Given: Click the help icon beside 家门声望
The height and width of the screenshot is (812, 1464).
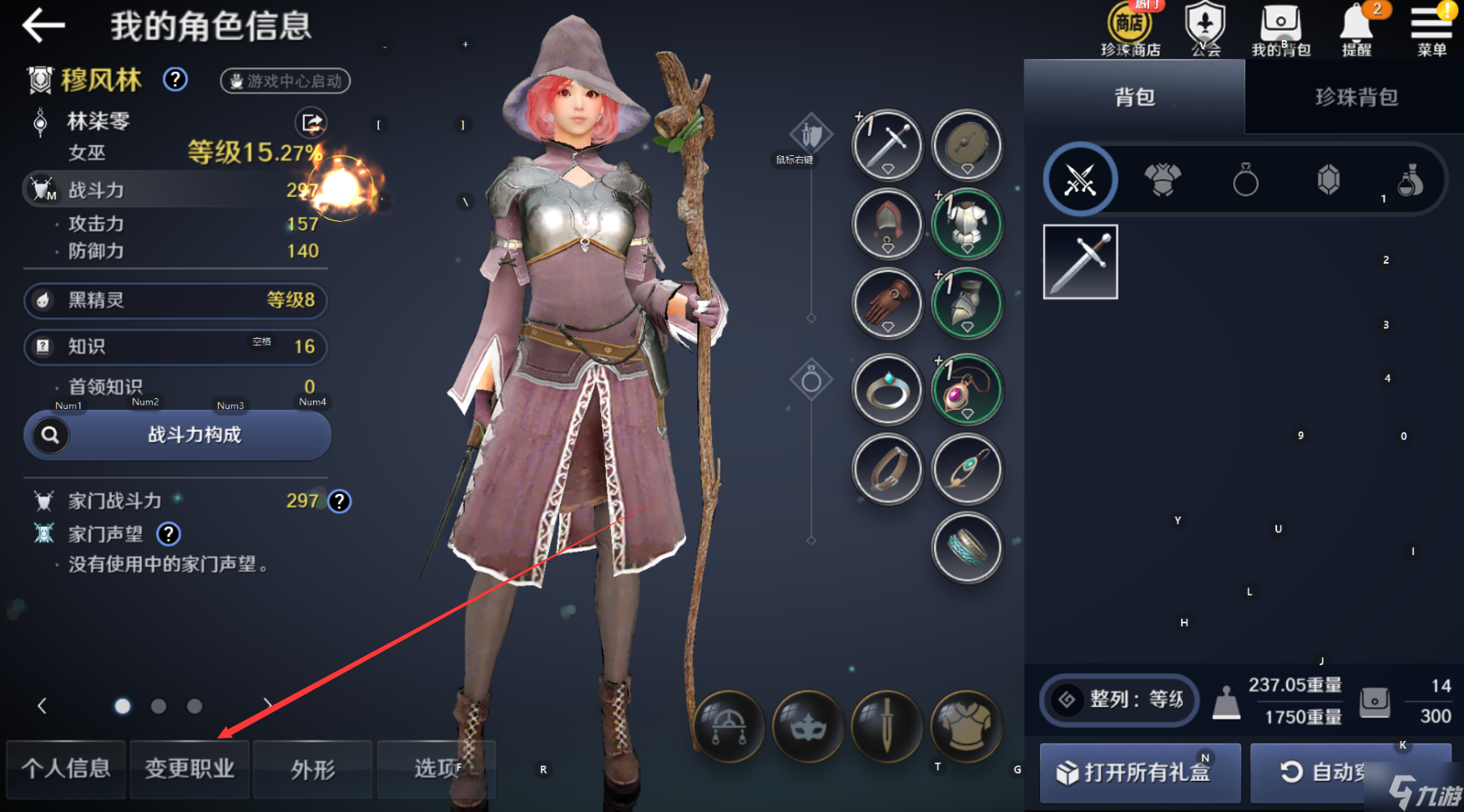Looking at the screenshot, I should point(169,534).
